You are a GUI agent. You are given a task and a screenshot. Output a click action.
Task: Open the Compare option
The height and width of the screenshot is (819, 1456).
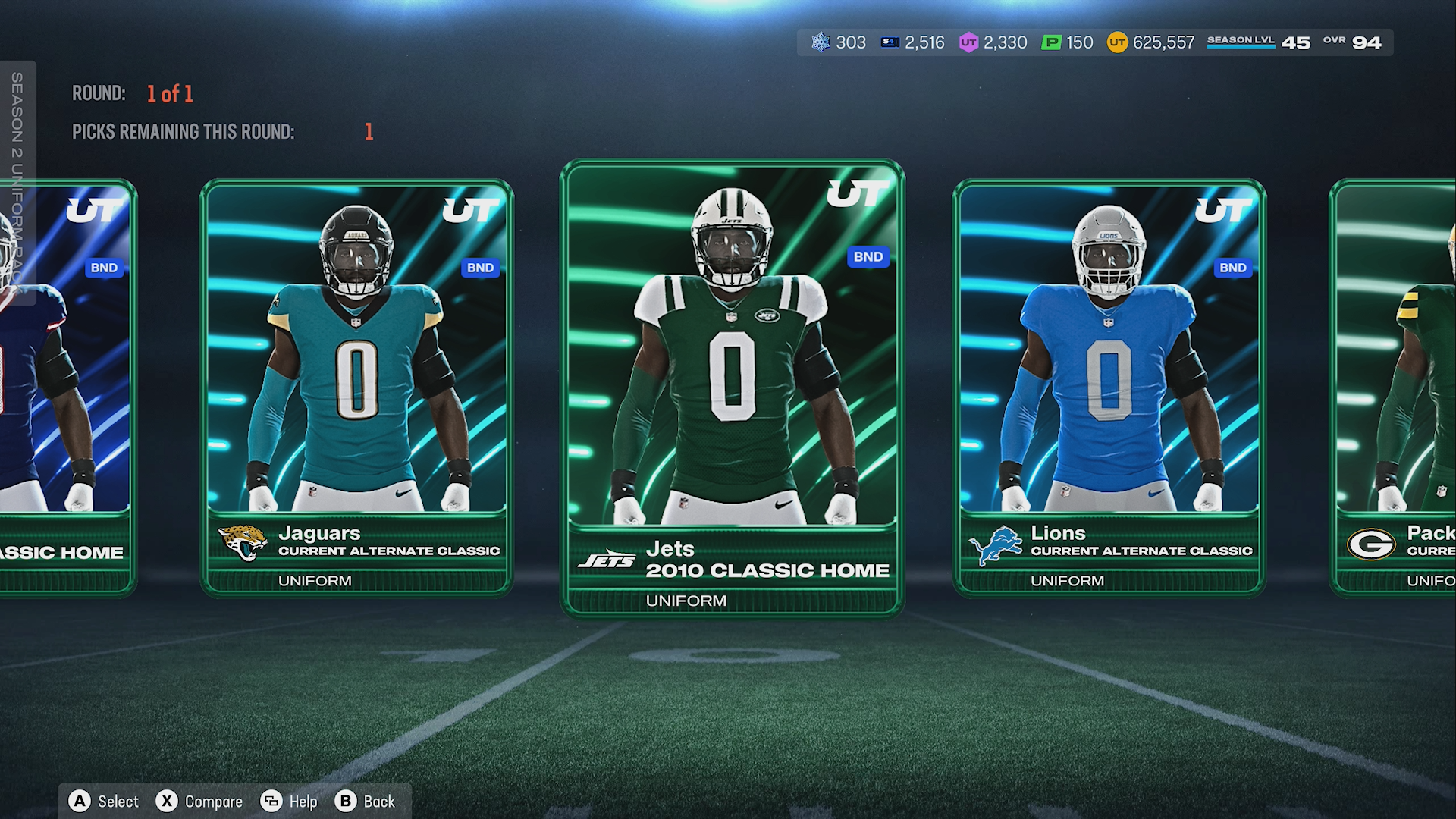click(199, 802)
